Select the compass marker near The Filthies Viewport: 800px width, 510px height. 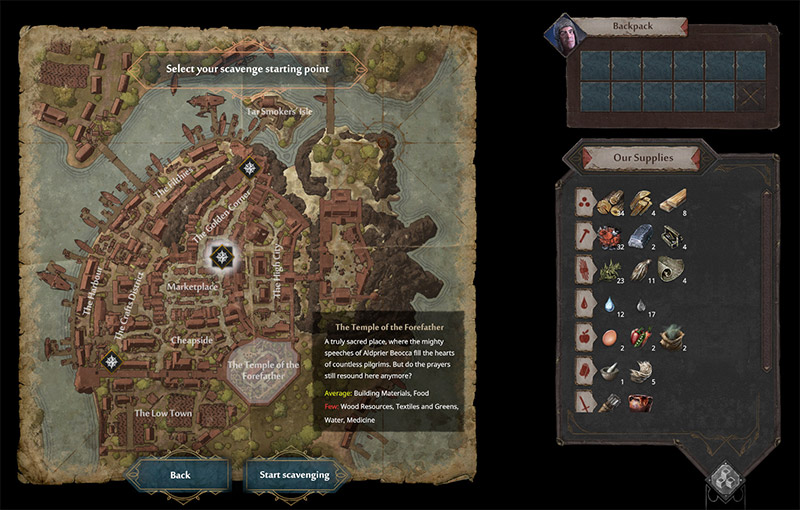249,169
